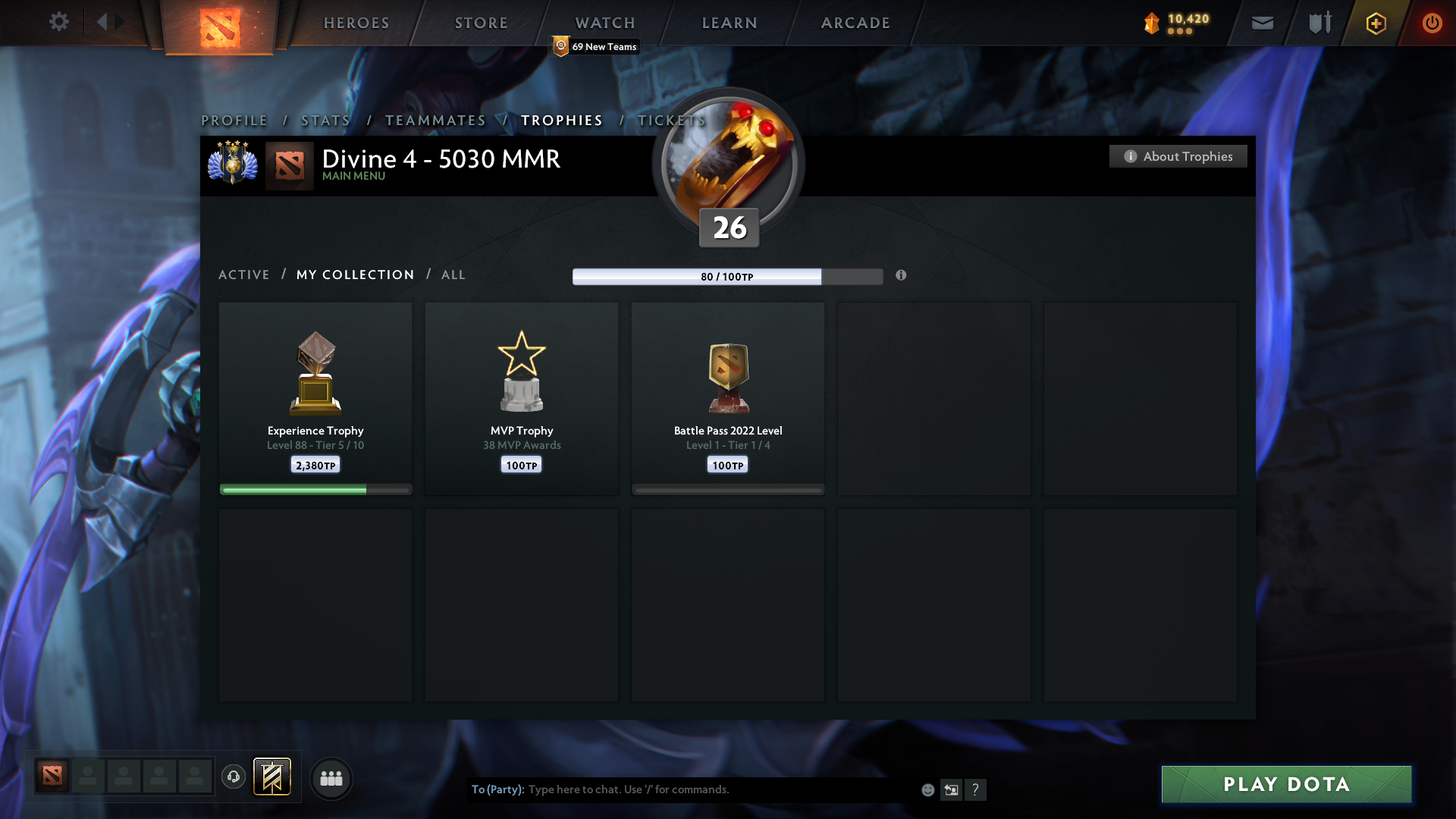Open the ARCADE menu
Viewport: 1456px width, 819px height.
click(855, 23)
